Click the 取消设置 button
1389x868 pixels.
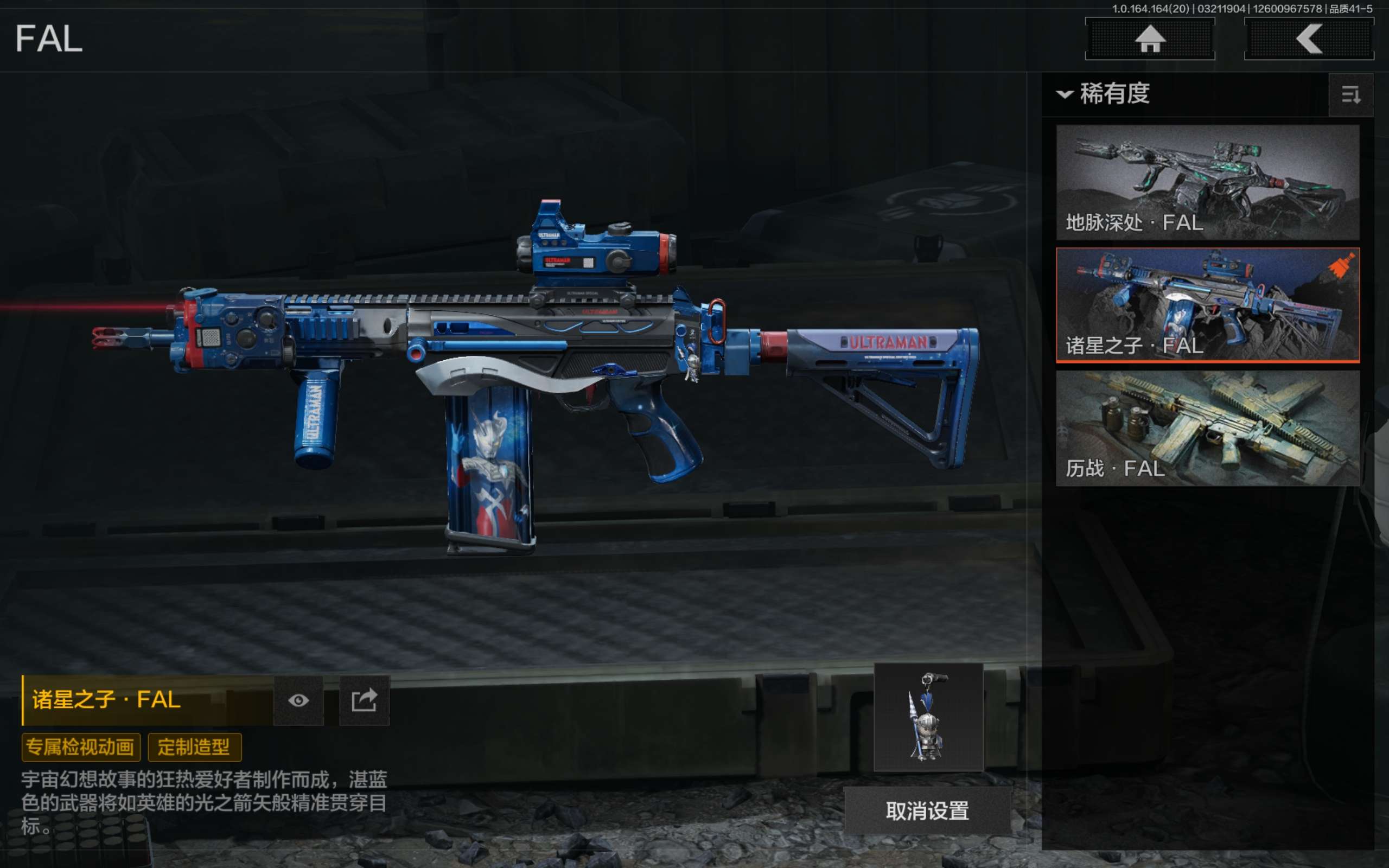927,810
